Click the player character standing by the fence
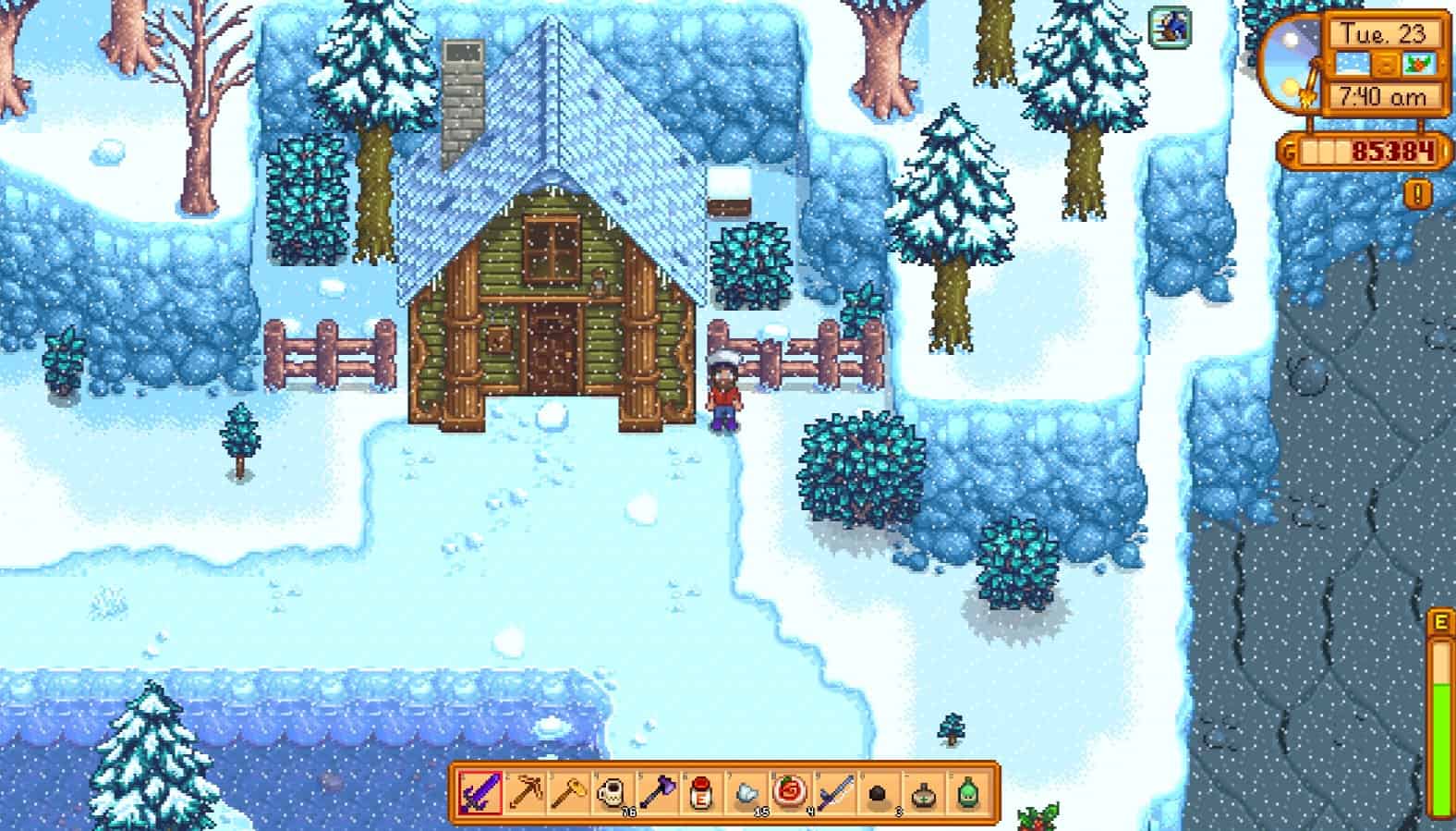This screenshot has height=831, width=1456. pyautogui.click(x=723, y=388)
